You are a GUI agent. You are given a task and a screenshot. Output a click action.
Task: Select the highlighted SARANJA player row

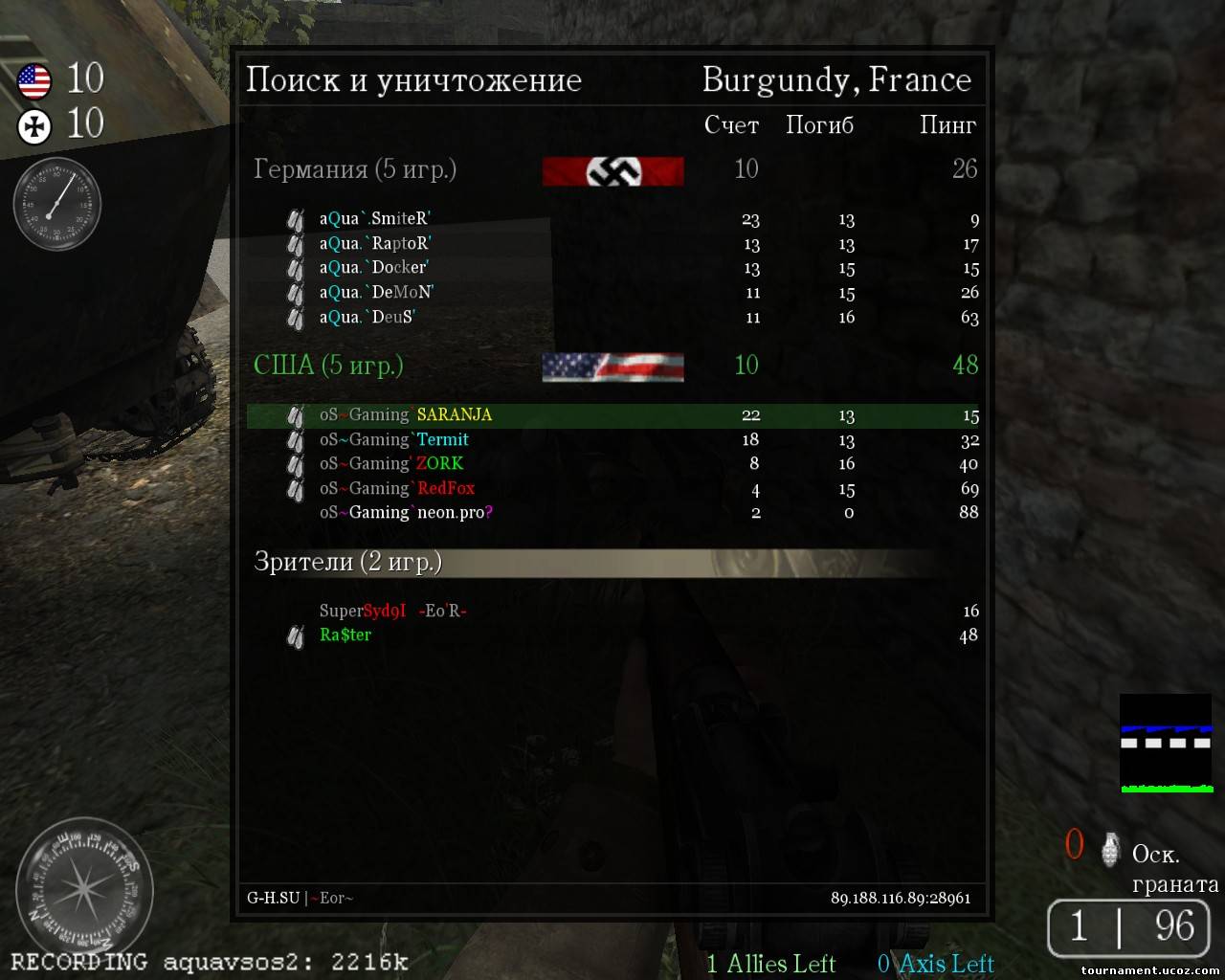pyautogui.click(x=612, y=415)
